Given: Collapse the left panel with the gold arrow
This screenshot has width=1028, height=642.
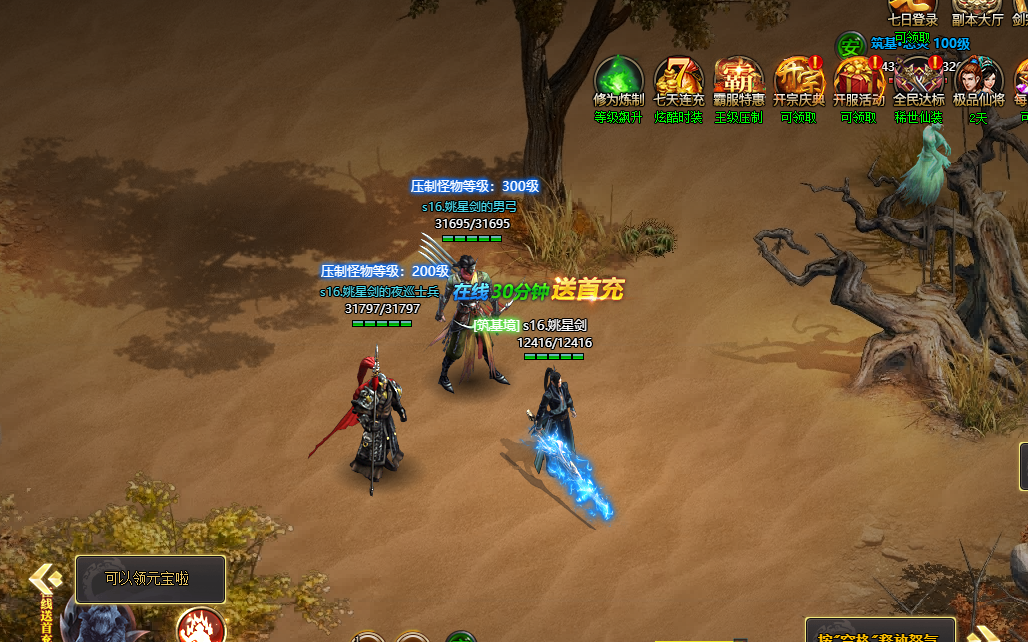Looking at the screenshot, I should coord(45,578).
